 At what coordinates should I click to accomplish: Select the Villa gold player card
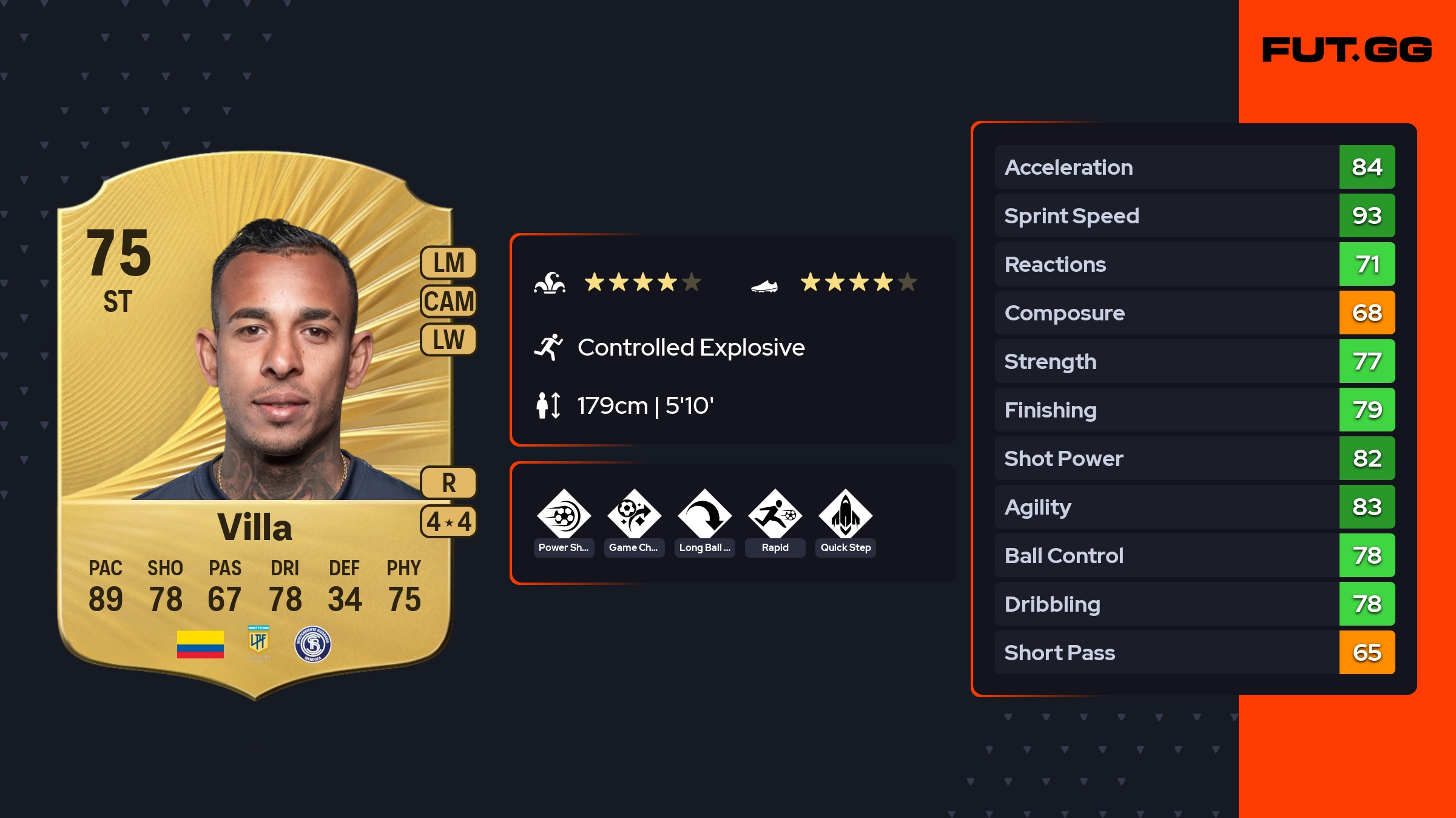[255, 425]
